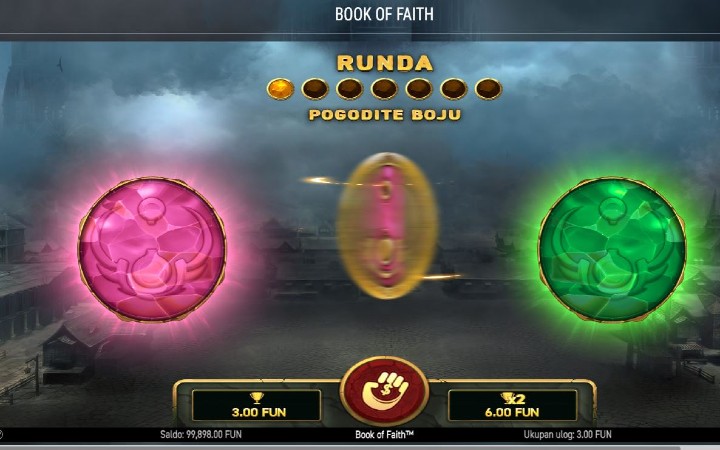Image resolution: width=720 pixels, height=450 pixels.
Task: Choose the pink gem color
Action: coord(152,247)
